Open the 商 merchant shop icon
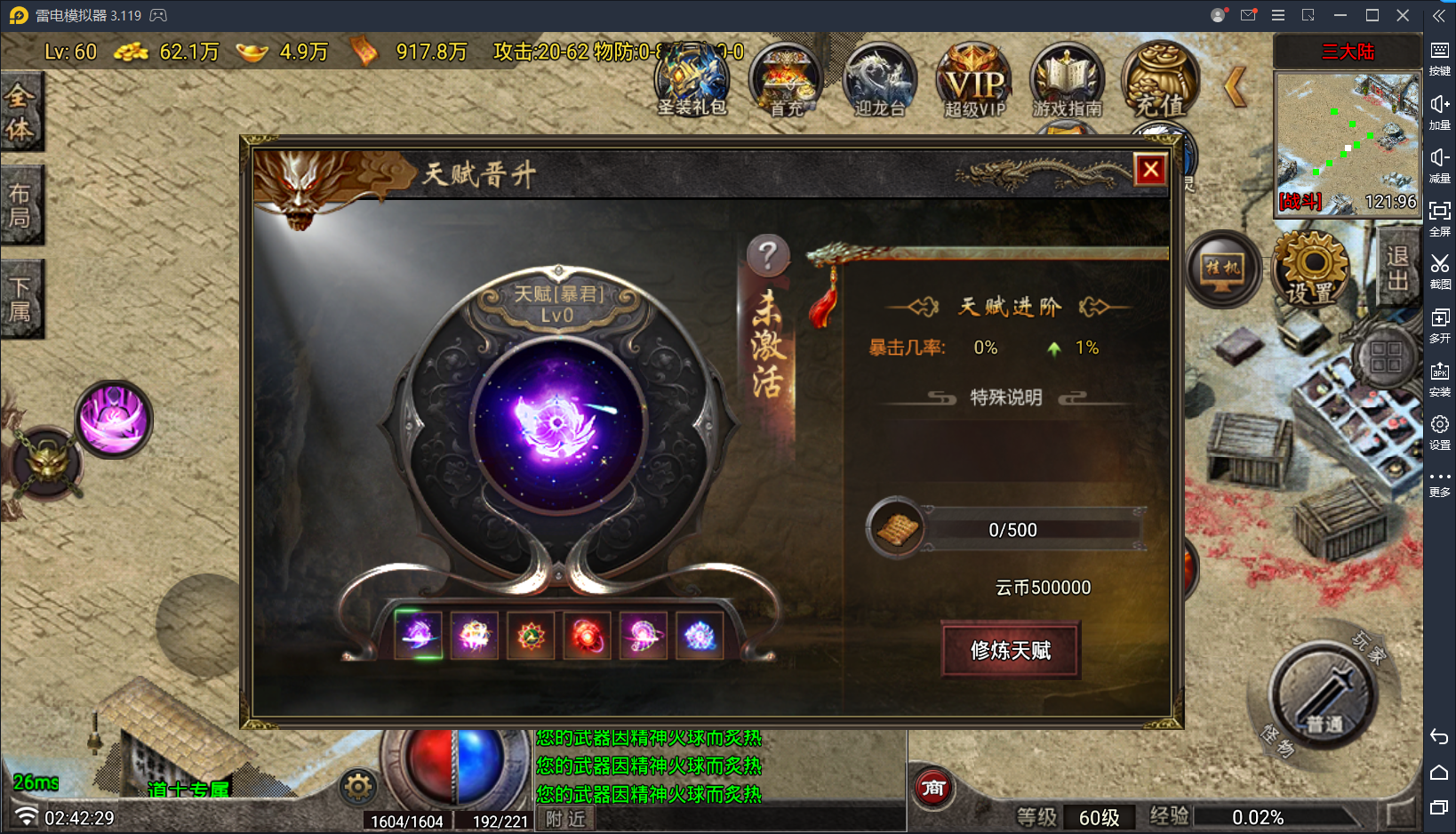The width and height of the screenshot is (1456, 834). pyautogui.click(x=932, y=788)
